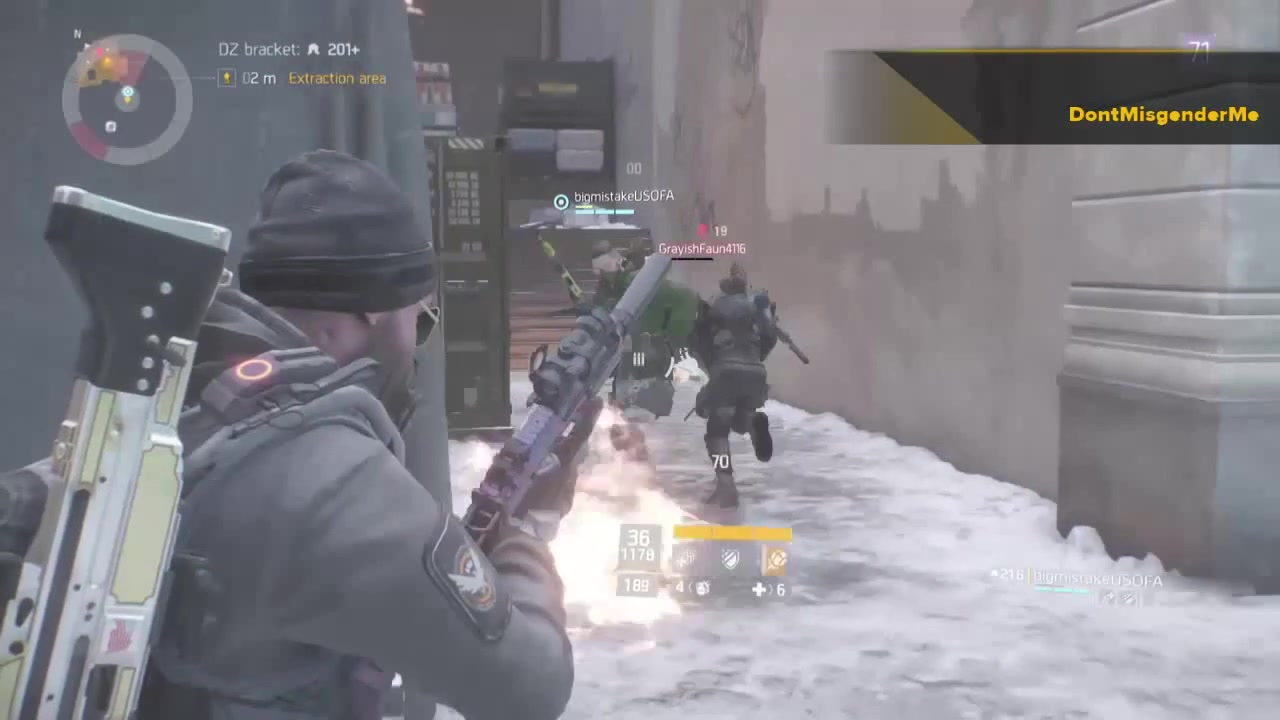Select the Extraction area objective tracker
Viewport: 1280px width, 720px height.
point(337,78)
